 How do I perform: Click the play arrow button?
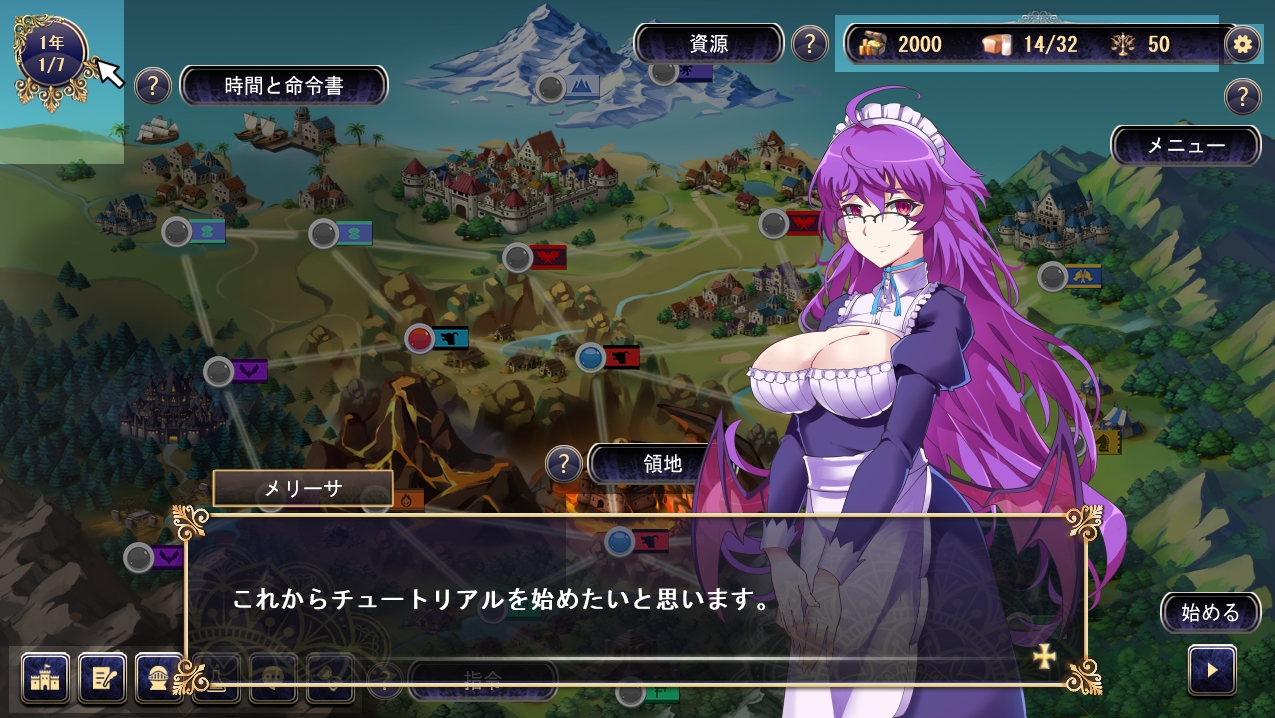[x=1212, y=670]
